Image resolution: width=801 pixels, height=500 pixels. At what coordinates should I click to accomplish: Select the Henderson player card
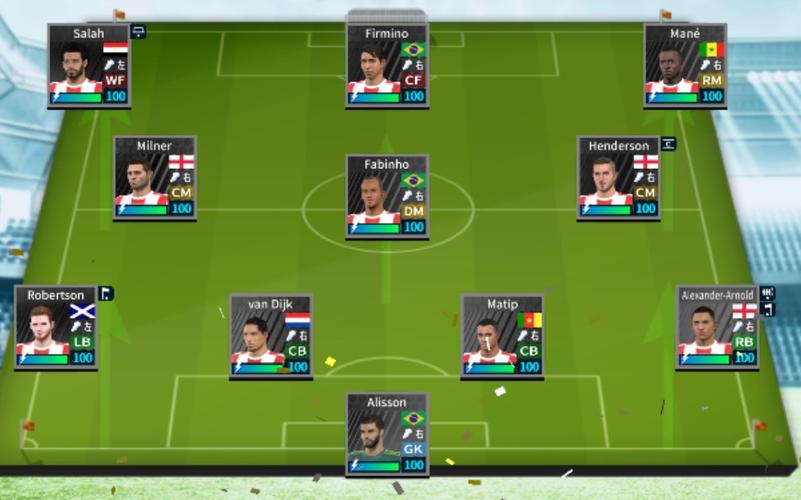(618, 178)
